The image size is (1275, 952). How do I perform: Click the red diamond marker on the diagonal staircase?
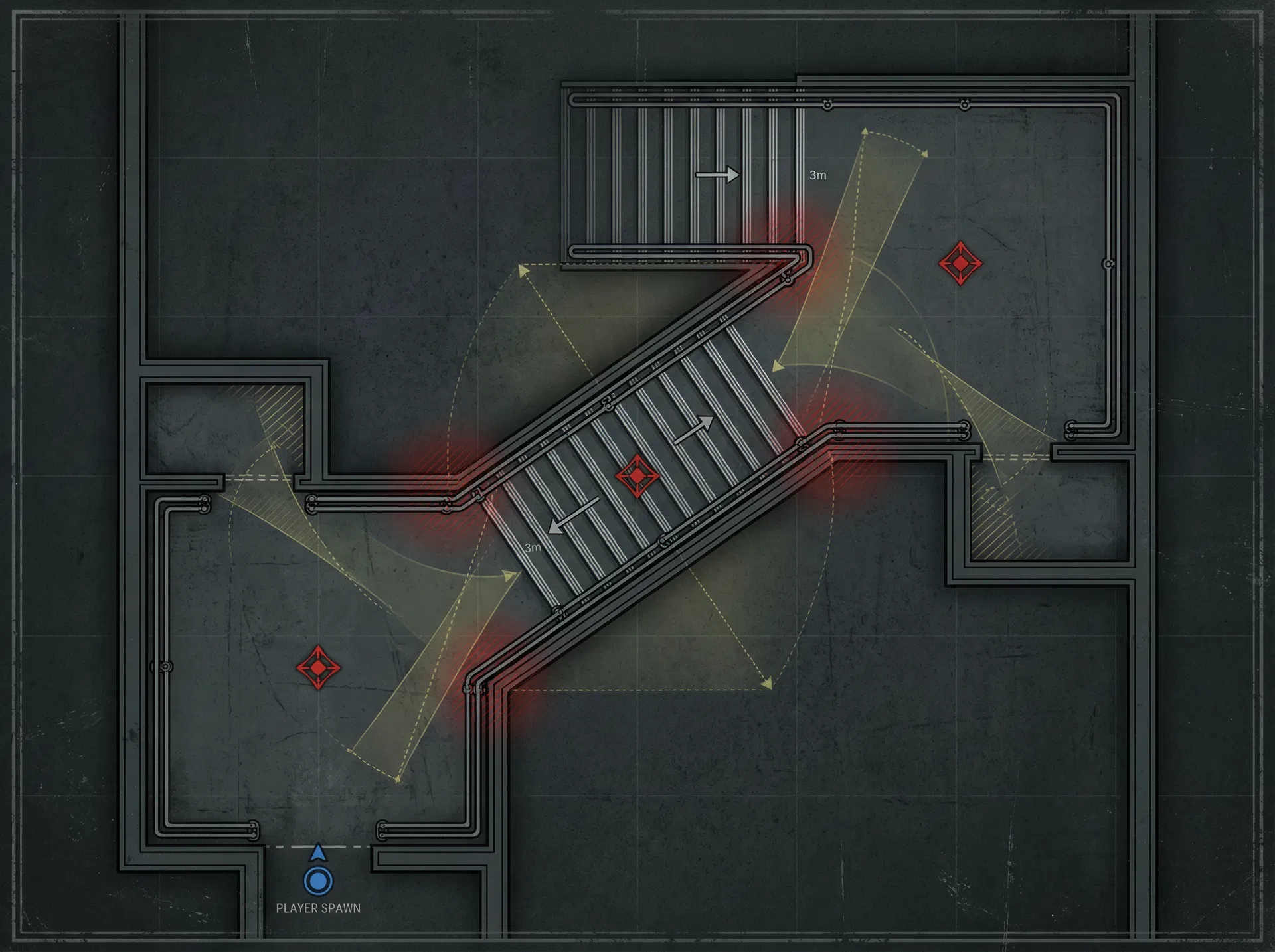coord(637,476)
